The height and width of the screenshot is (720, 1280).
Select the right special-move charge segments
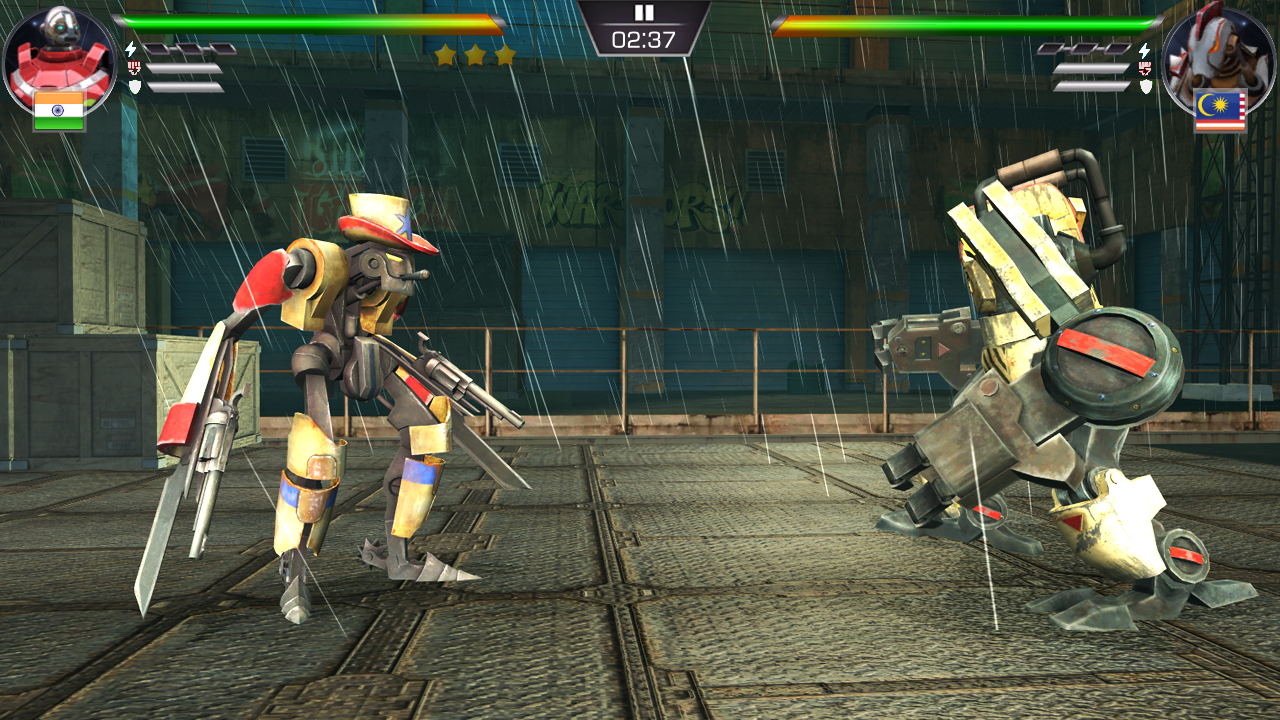coord(1085,48)
